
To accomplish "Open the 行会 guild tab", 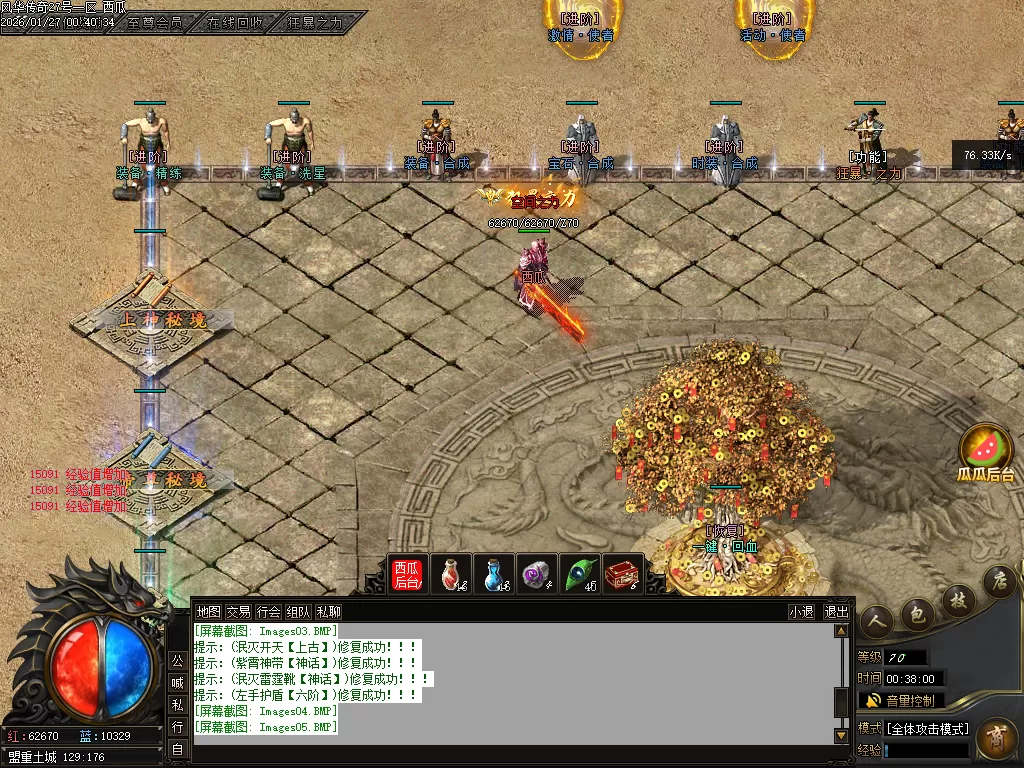I will click(x=268, y=612).
